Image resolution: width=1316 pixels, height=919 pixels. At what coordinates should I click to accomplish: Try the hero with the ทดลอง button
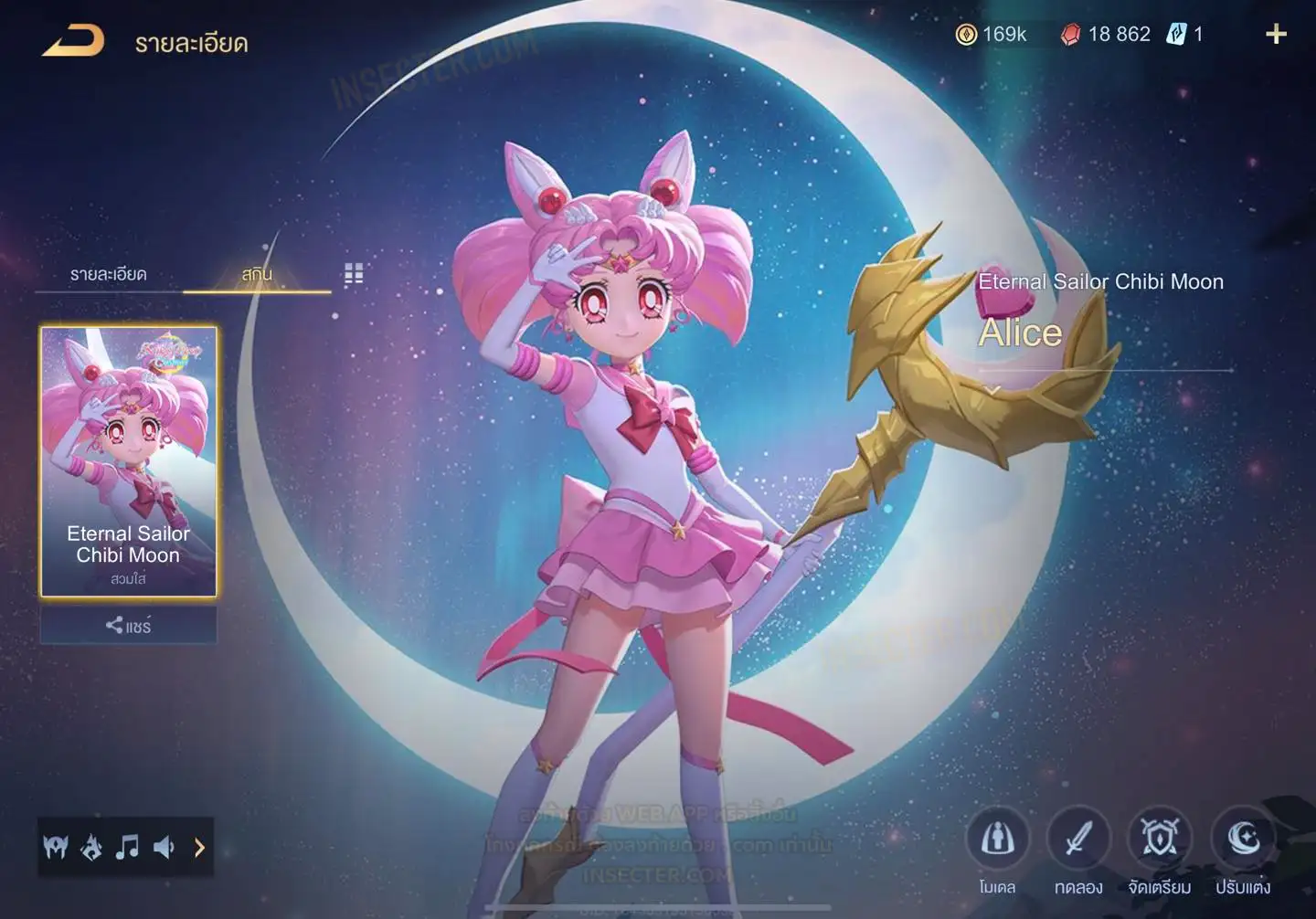pyautogui.click(x=1078, y=840)
